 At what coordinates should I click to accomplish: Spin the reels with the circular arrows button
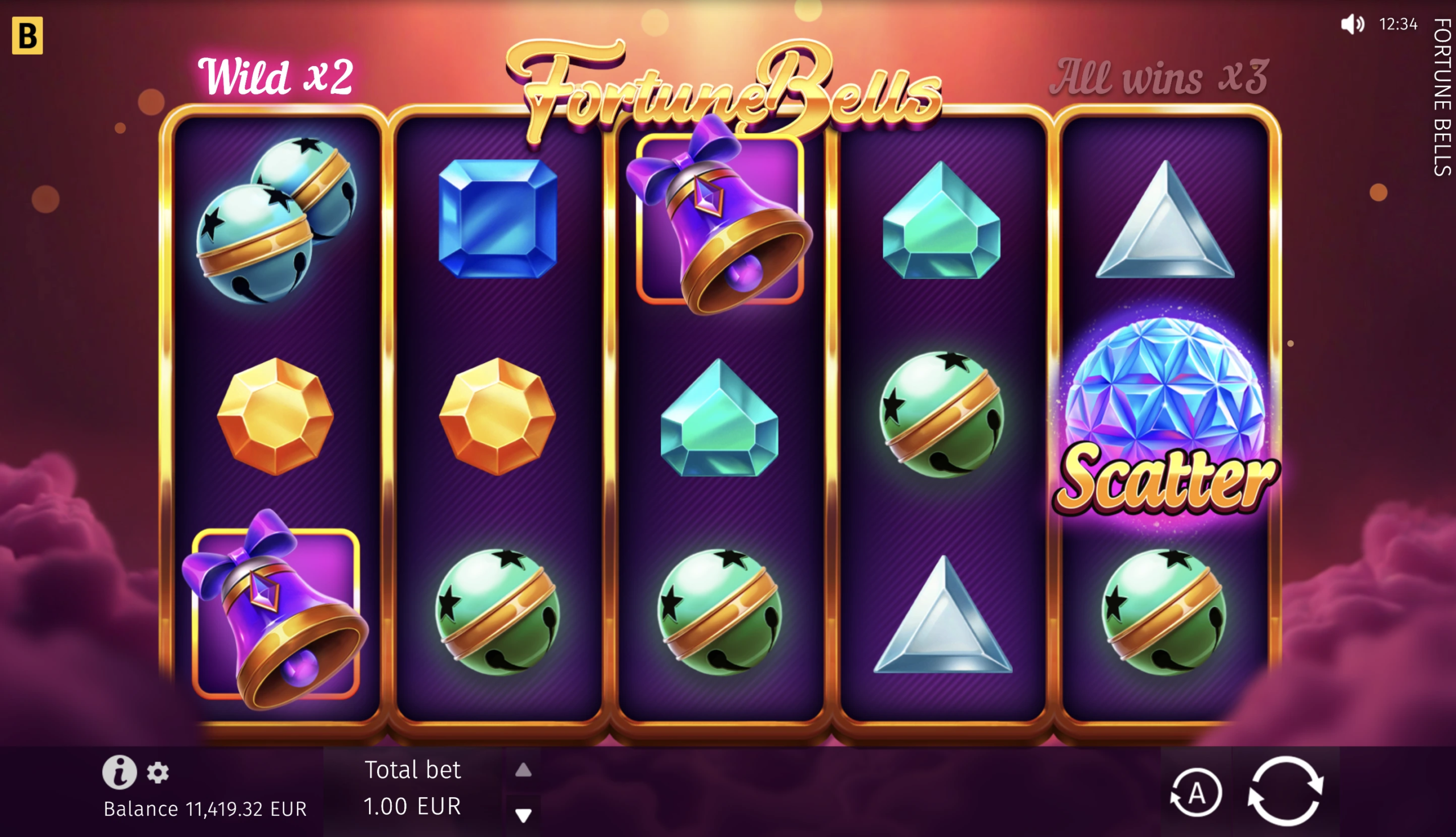tap(1286, 791)
